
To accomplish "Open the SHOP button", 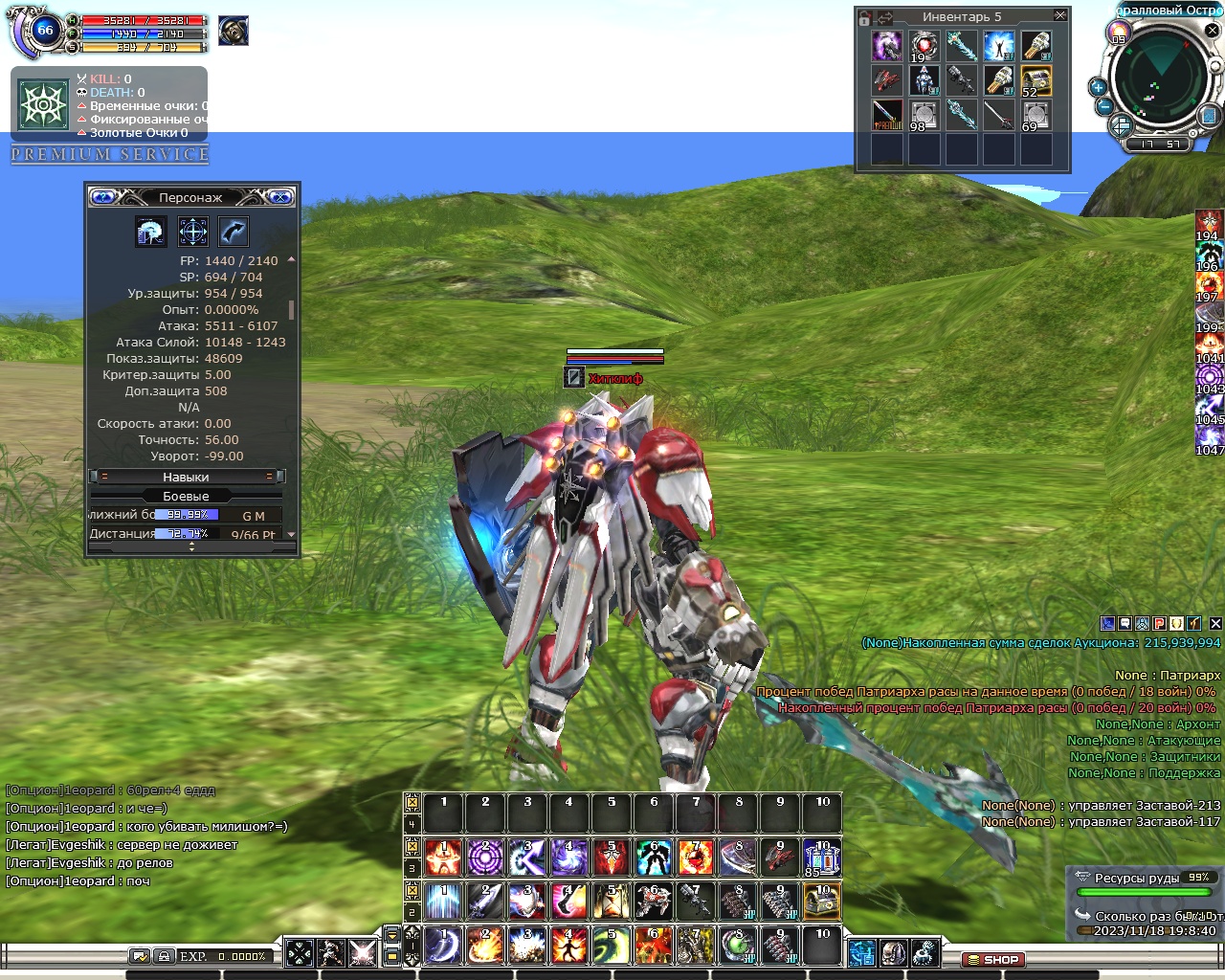I will [x=993, y=959].
